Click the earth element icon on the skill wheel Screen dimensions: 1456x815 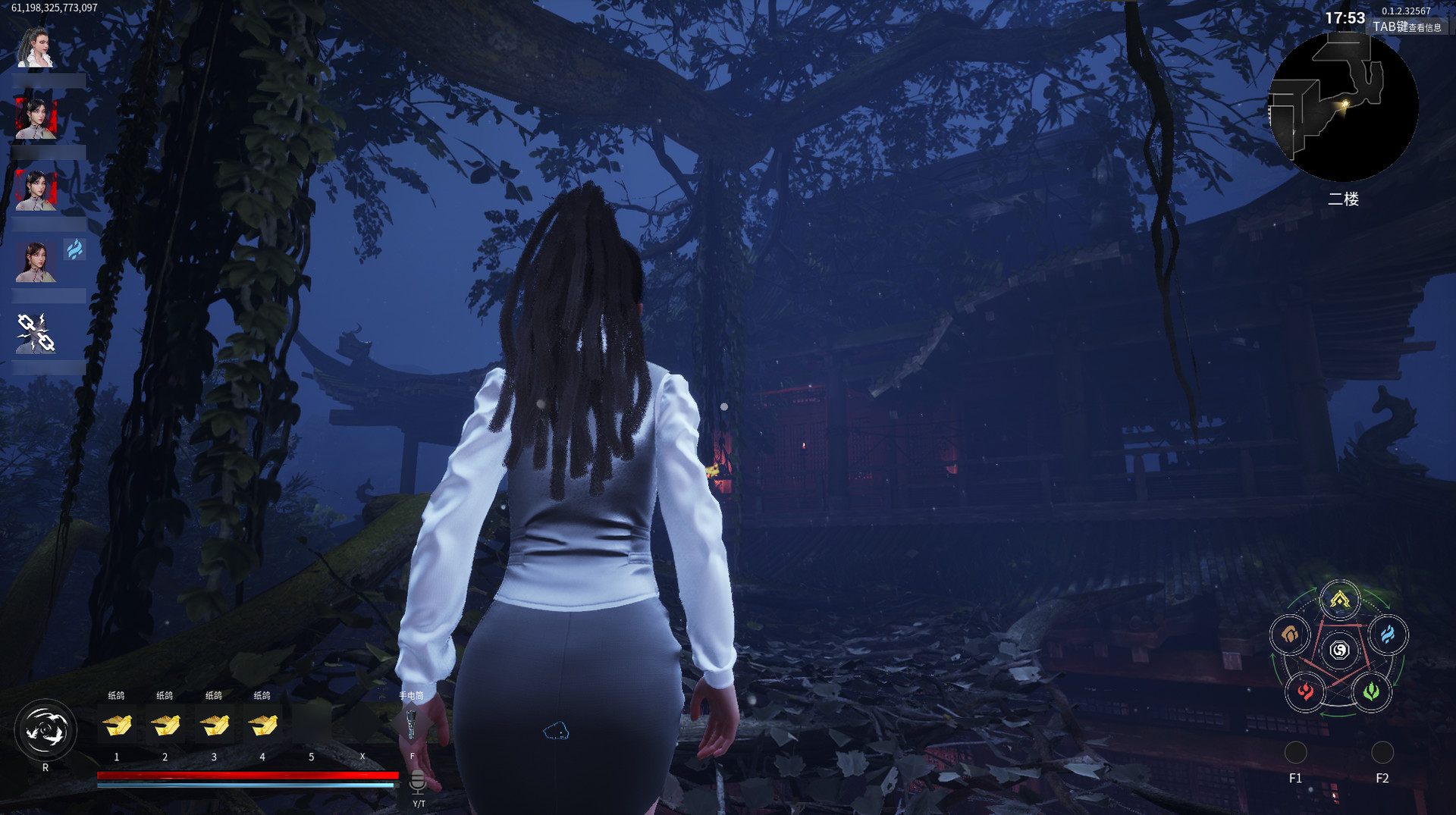(1291, 635)
